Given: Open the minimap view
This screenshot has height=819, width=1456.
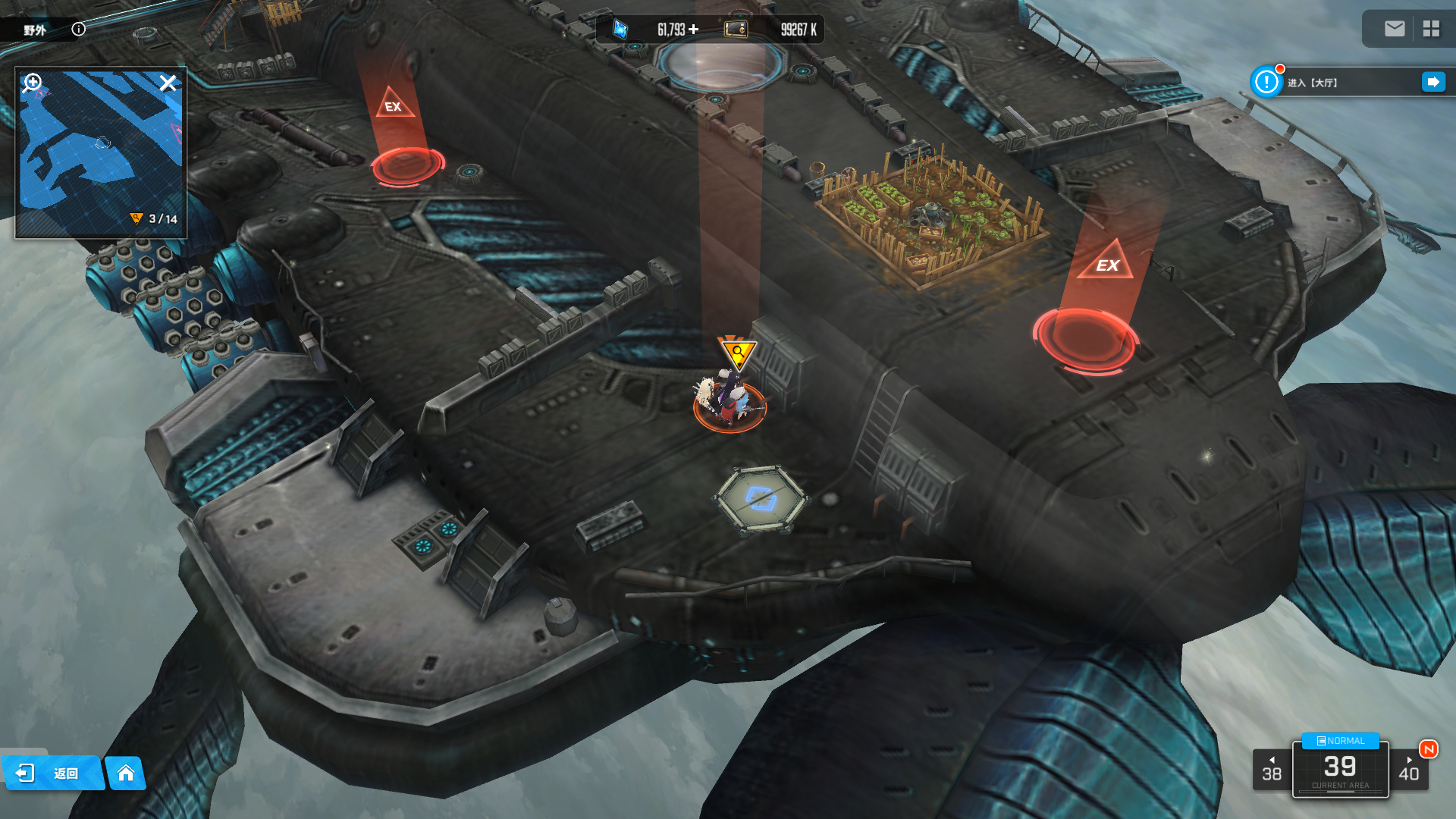Looking at the screenshot, I should tap(101, 152).
